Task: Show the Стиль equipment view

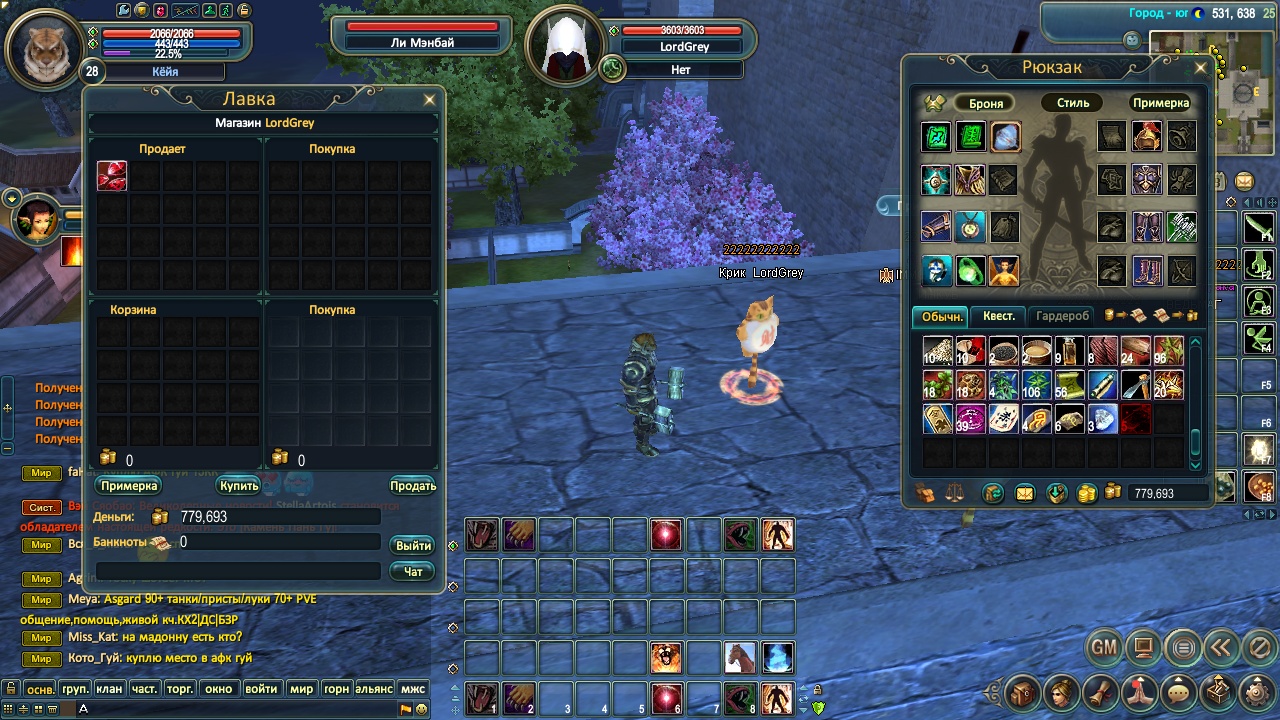Action: (1073, 103)
